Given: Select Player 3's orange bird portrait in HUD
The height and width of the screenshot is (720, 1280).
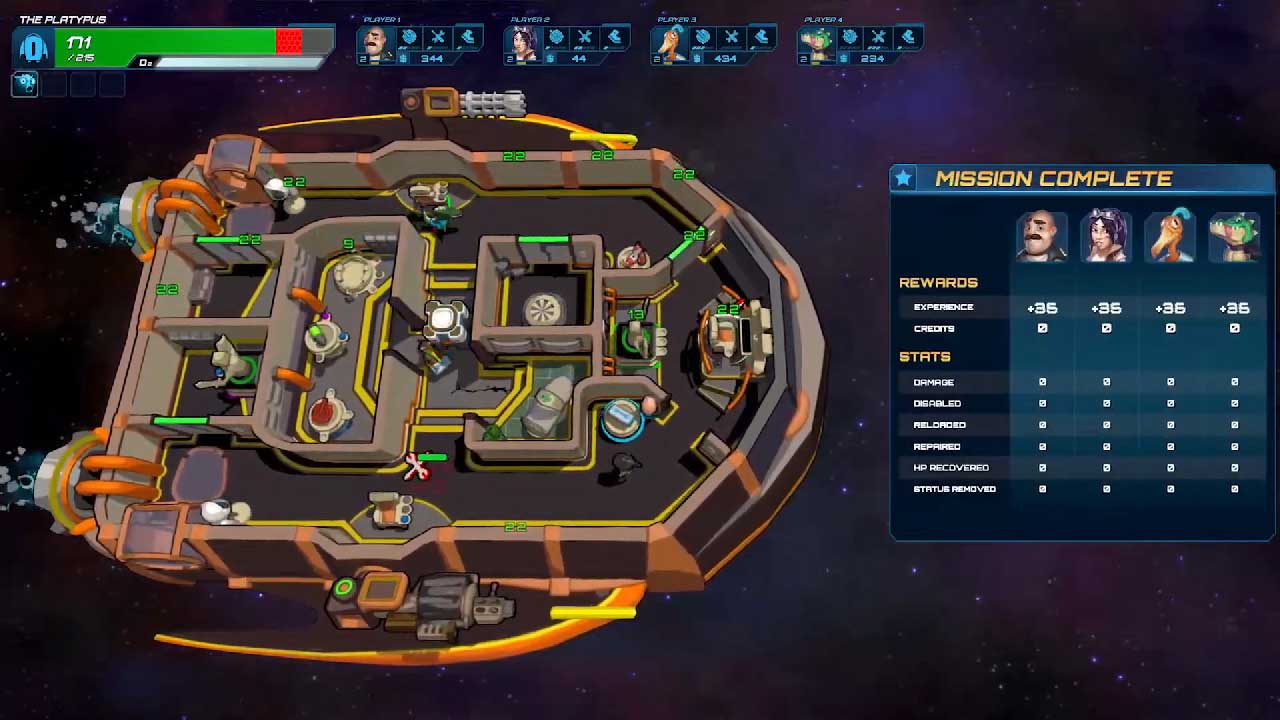Looking at the screenshot, I should (667, 42).
